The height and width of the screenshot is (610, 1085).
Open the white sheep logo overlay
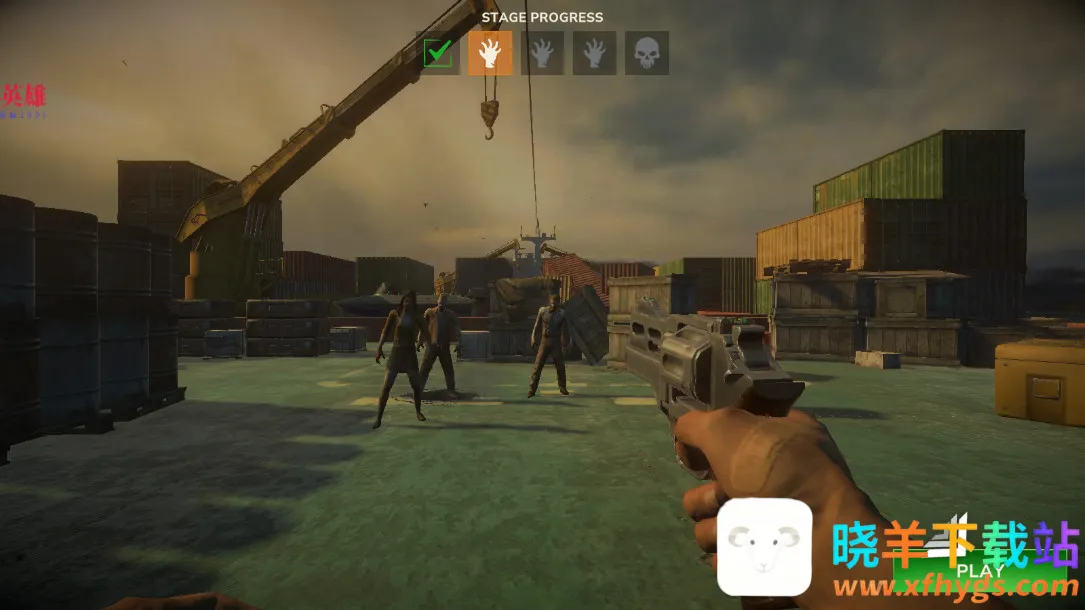pyautogui.click(x=765, y=547)
